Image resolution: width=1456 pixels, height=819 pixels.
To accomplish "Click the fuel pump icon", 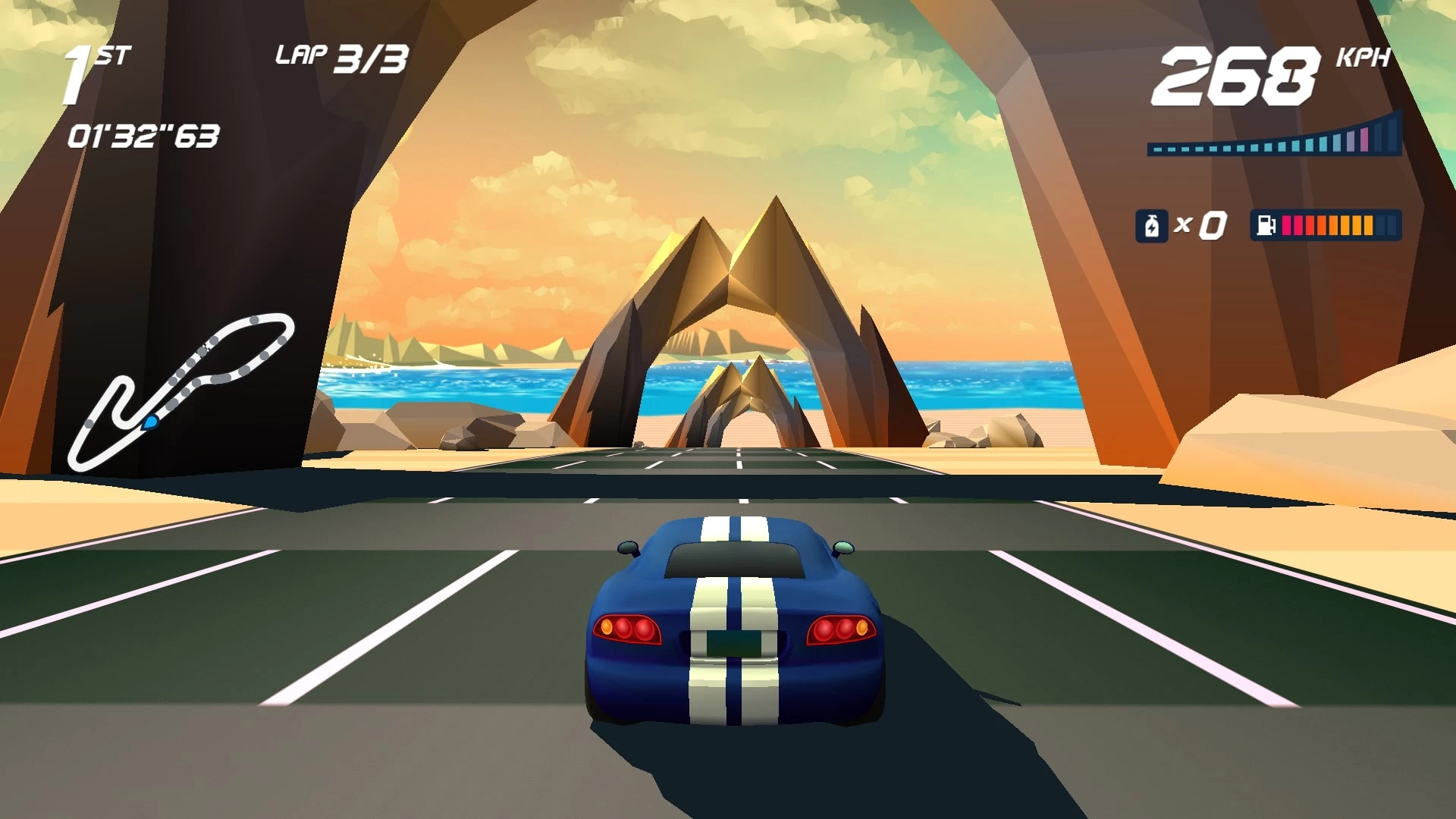I will (1266, 226).
